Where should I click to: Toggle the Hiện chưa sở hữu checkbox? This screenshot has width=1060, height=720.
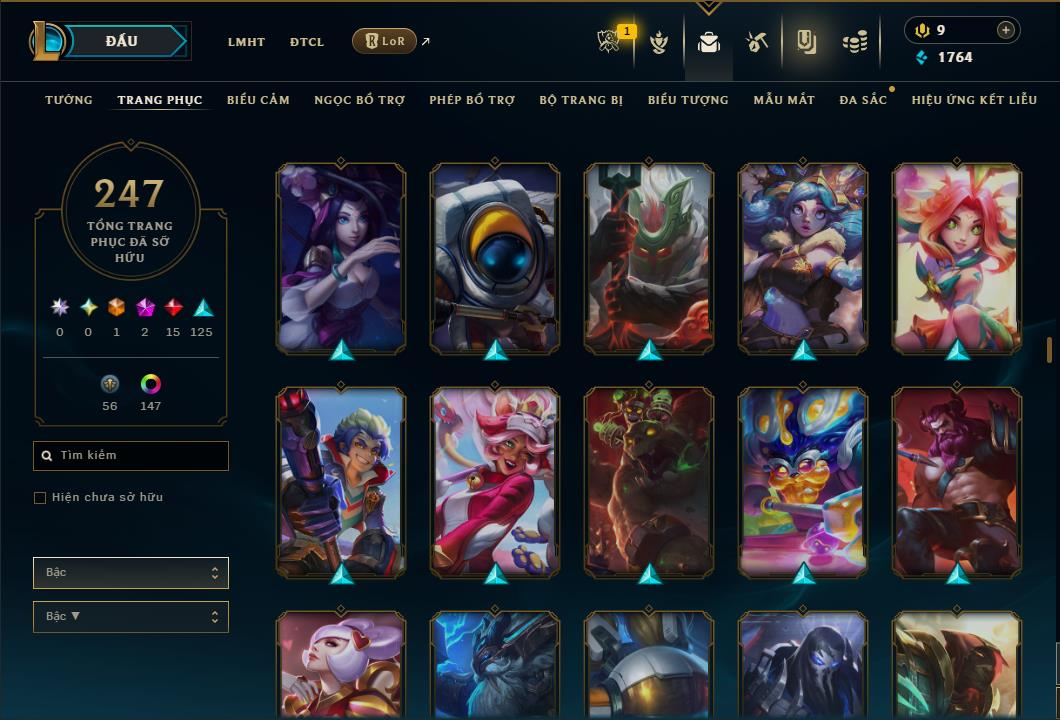40,498
